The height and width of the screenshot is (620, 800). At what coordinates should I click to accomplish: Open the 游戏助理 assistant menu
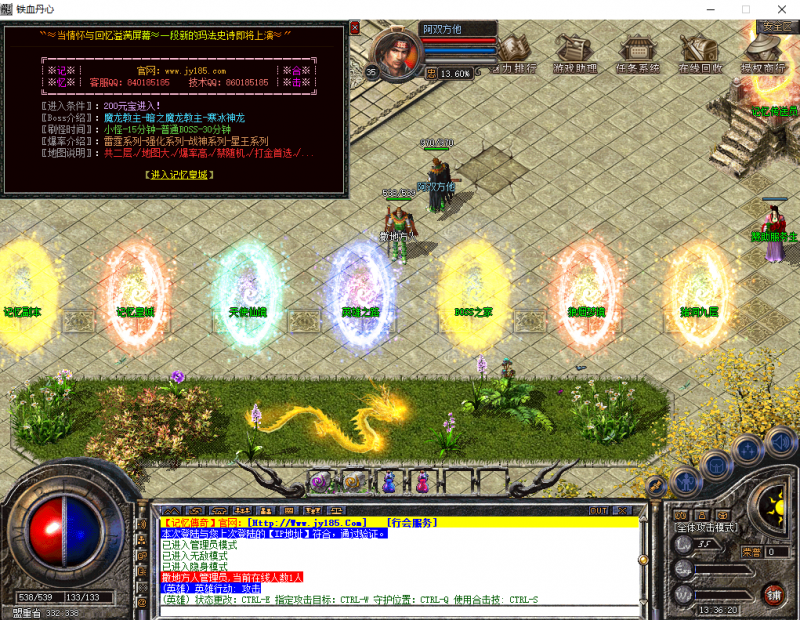tap(576, 53)
